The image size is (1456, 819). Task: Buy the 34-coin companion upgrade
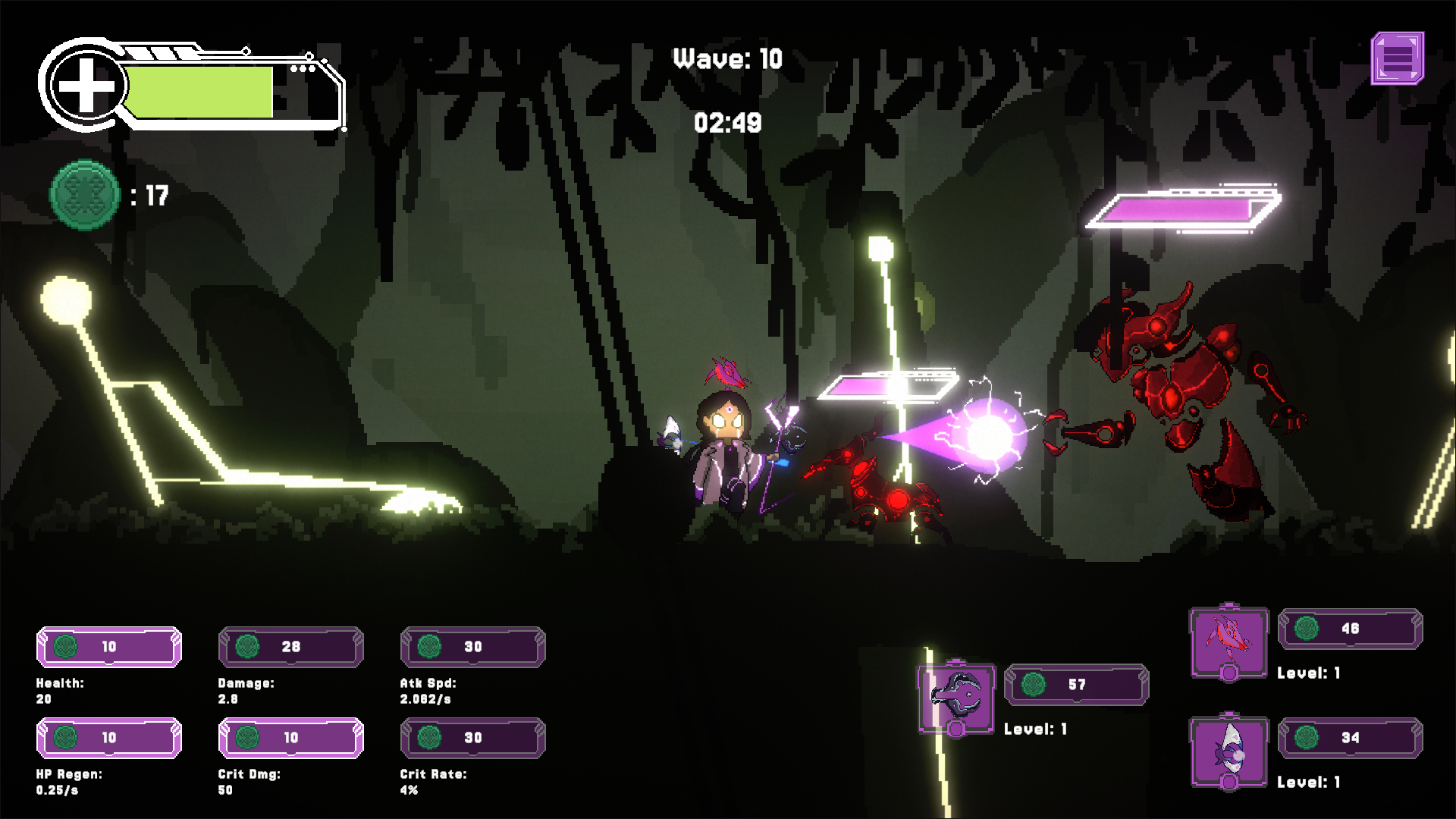point(1350,738)
